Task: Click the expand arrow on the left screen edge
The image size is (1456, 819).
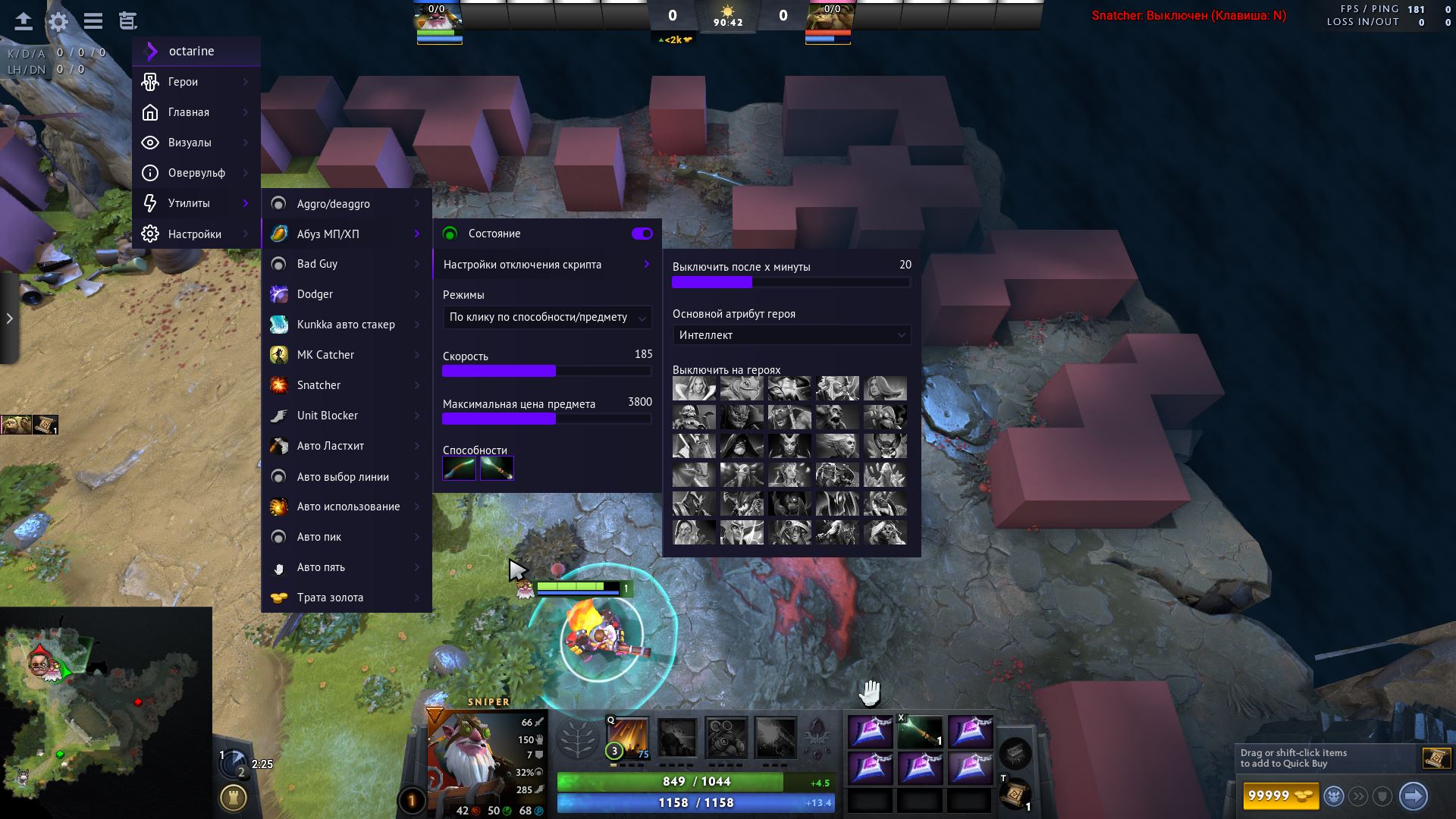Action: 10,318
